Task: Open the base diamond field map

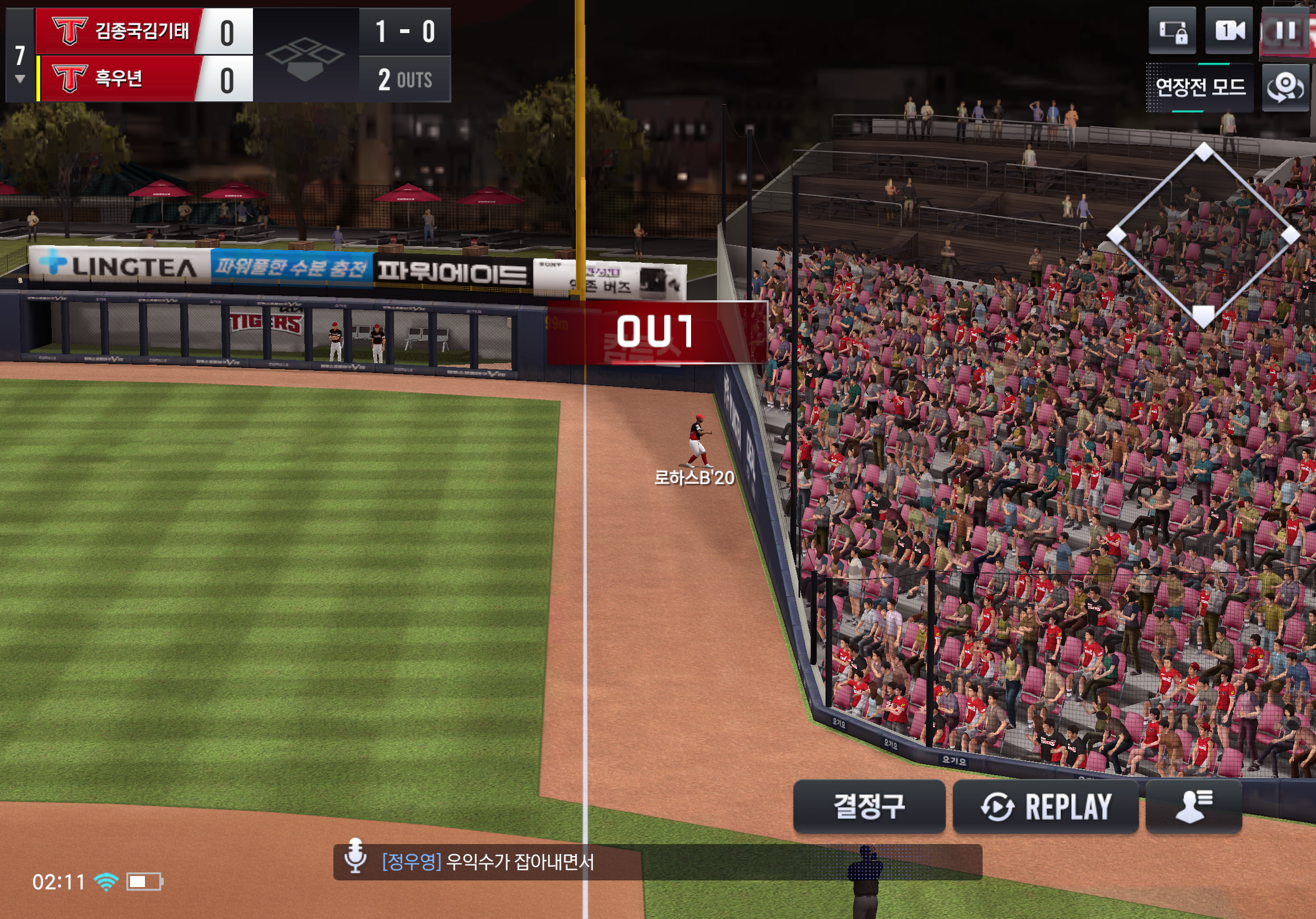Action: tap(1202, 235)
